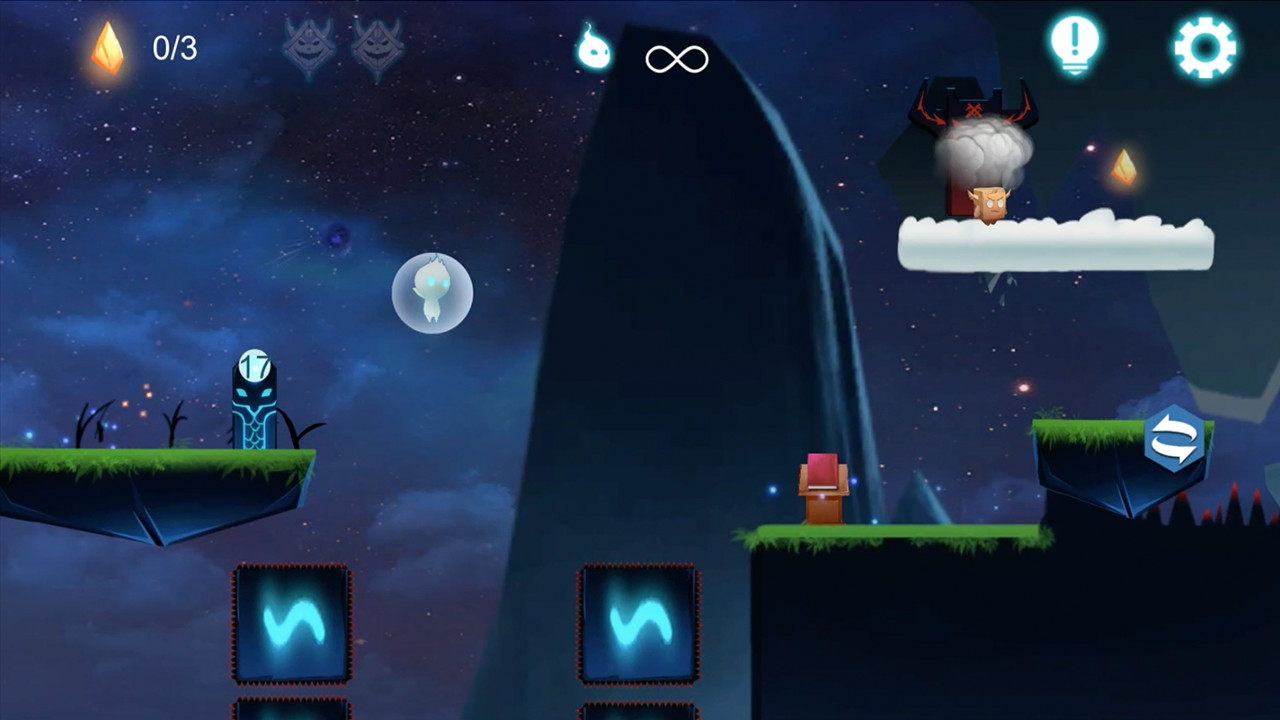This screenshot has width=1280, height=720.
Task: Select the glowing totem numbered 17
Action: 256,400
